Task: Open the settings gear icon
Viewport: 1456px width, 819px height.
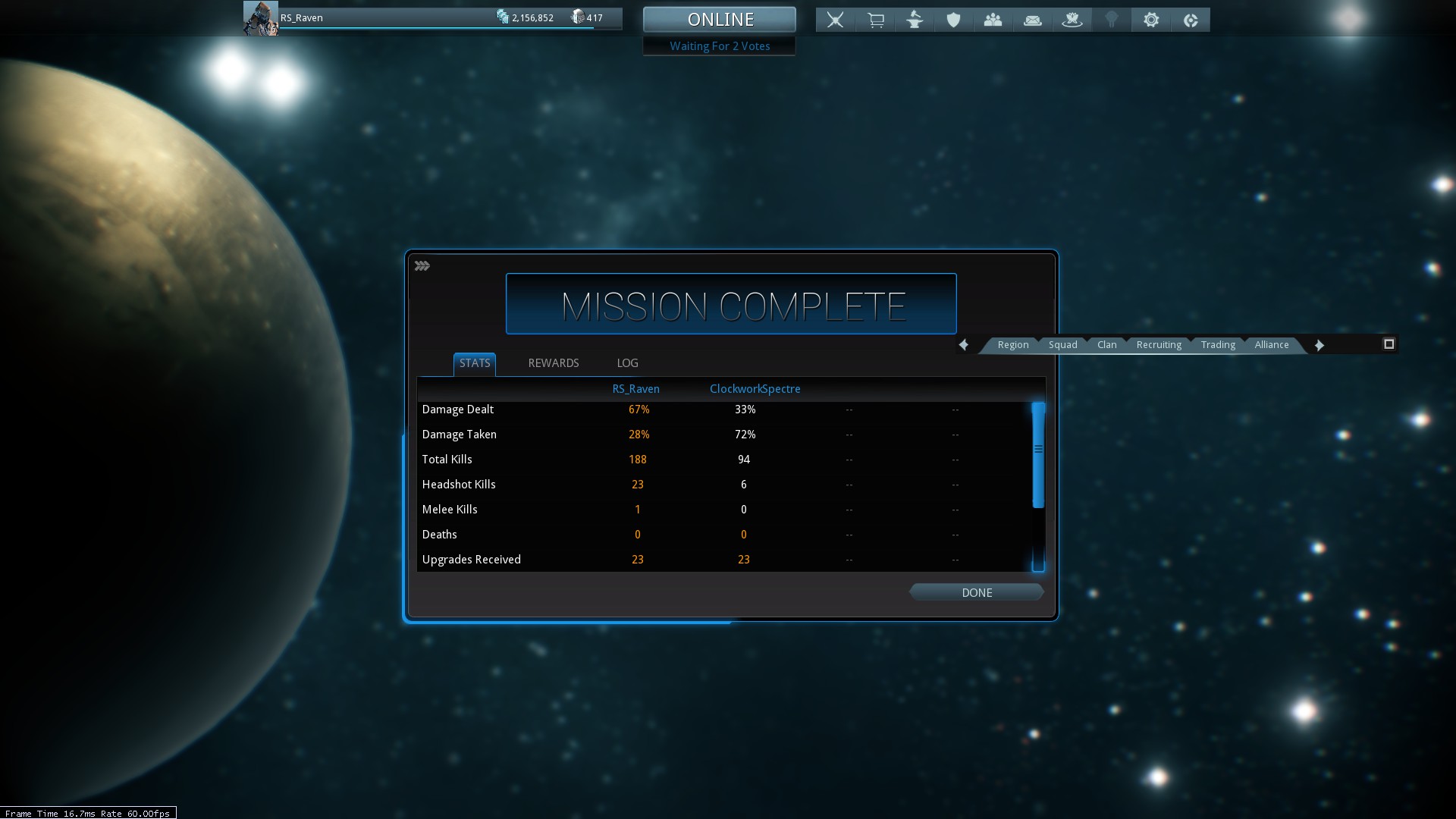Action: 1150,20
